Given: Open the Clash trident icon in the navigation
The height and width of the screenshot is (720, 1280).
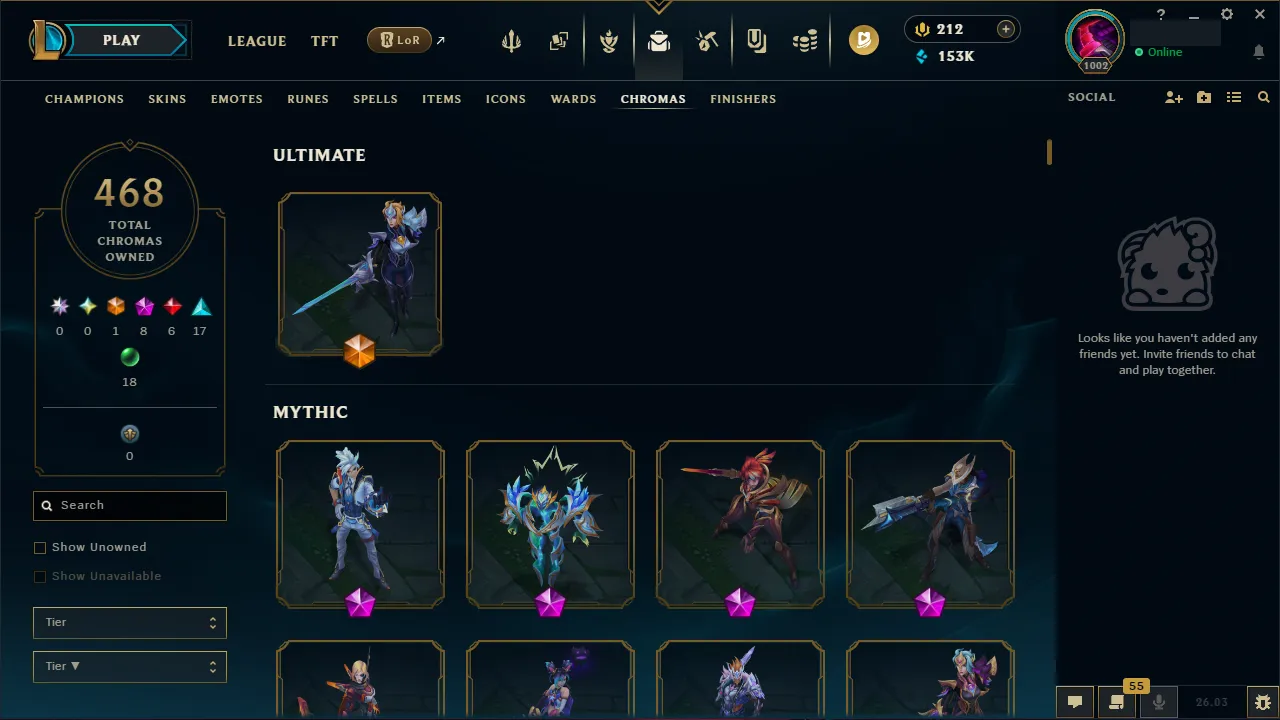Looking at the screenshot, I should pos(510,40).
